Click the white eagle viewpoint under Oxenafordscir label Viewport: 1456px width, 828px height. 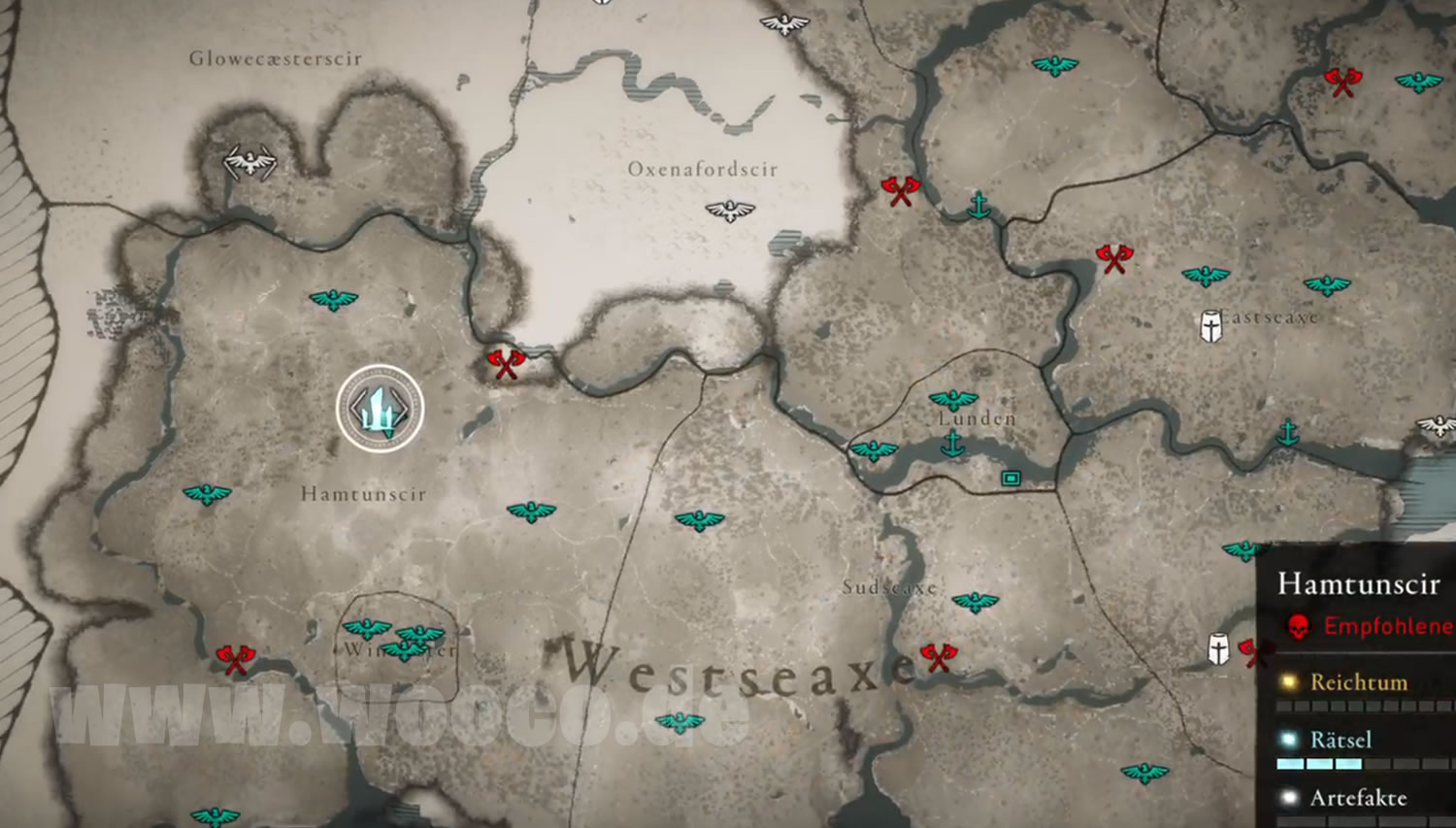click(x=730, y=210)
